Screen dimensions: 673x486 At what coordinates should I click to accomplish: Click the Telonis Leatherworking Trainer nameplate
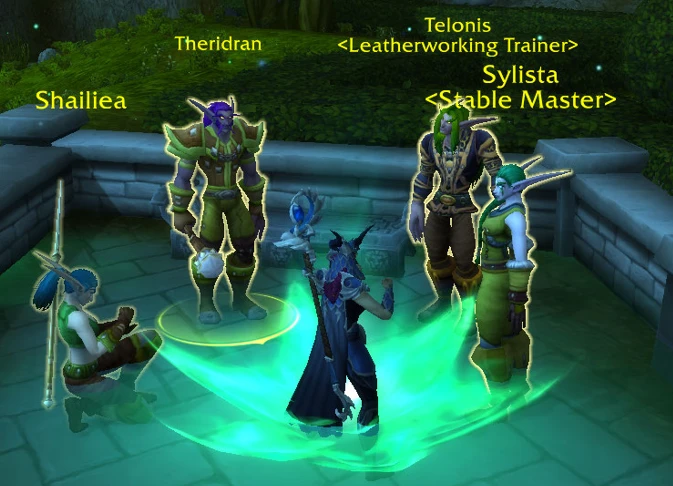(x=459, y=35)
